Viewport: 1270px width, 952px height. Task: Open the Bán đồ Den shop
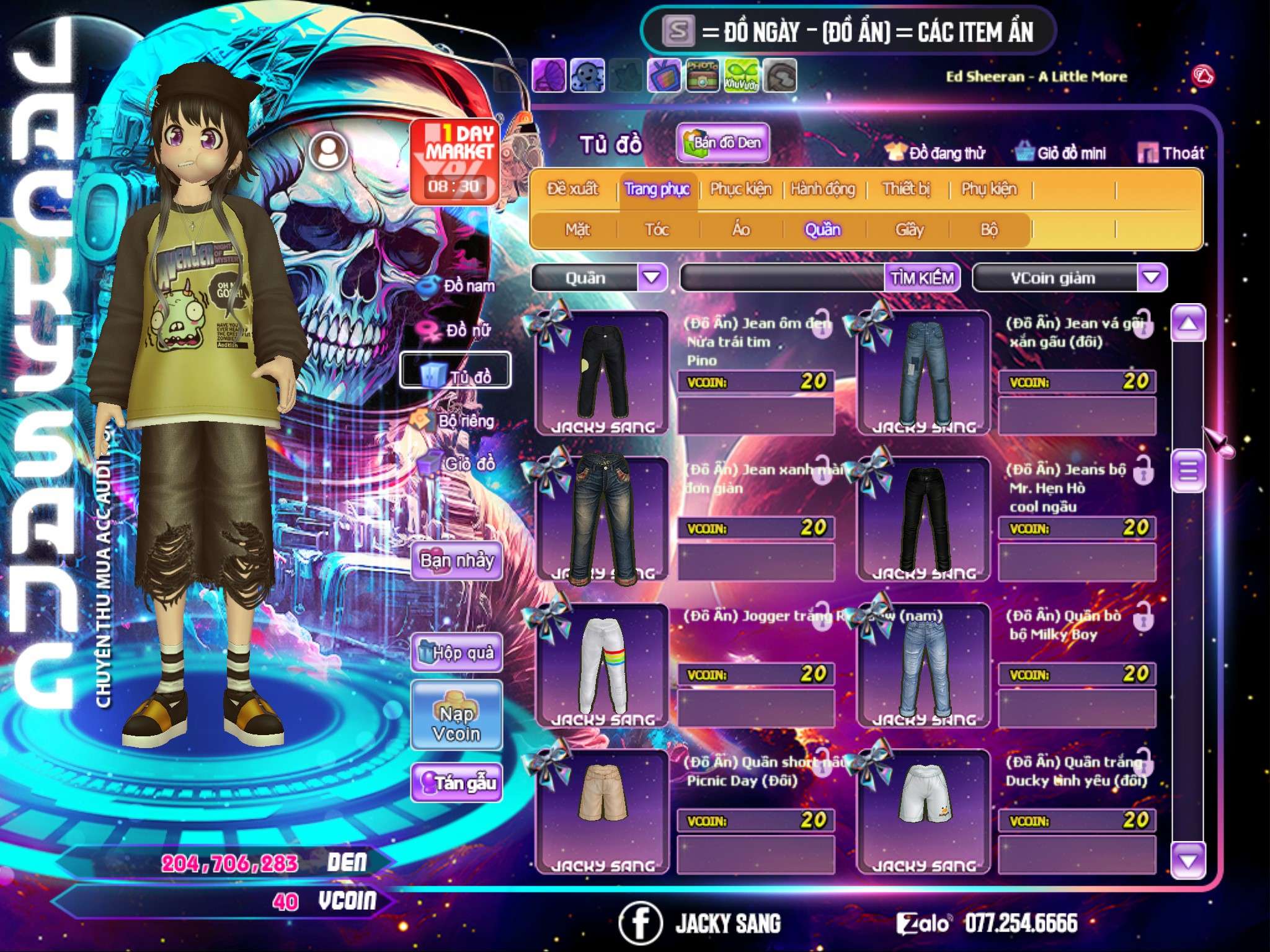click(x=722, y=143)
